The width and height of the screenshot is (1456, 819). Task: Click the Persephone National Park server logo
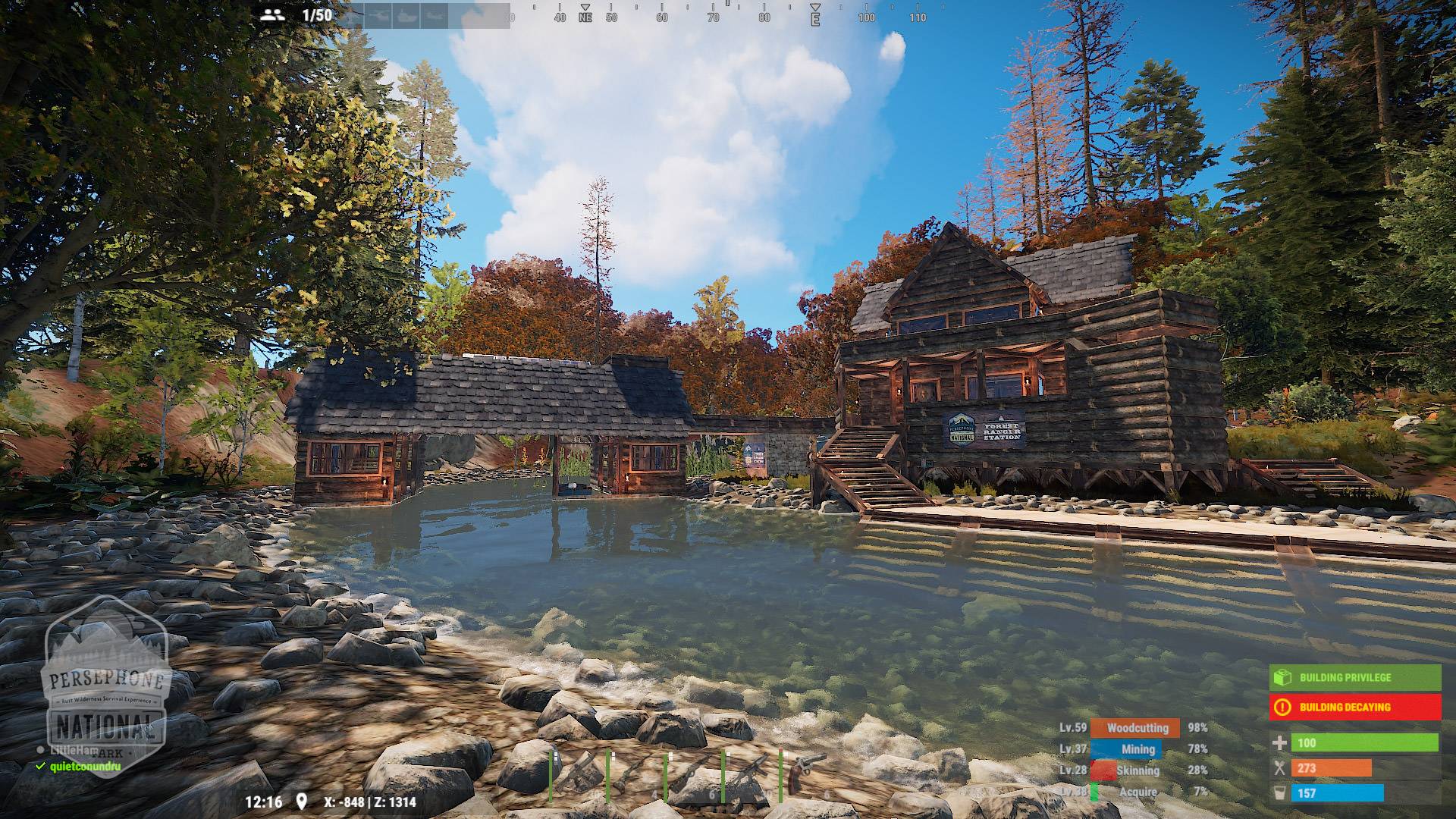point(106,681)
